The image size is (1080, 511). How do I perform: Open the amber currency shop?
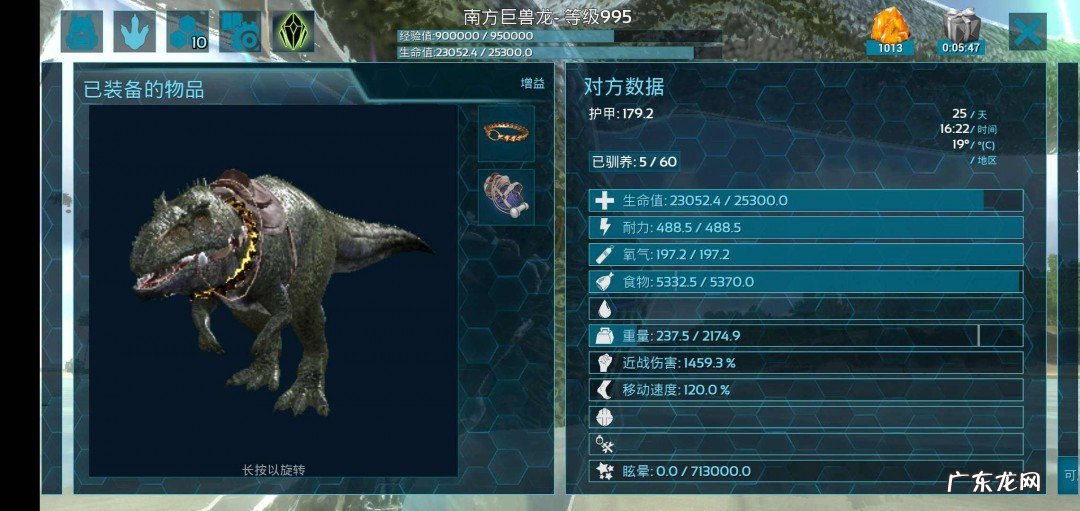pyautogui.click(x=890, y=32)
